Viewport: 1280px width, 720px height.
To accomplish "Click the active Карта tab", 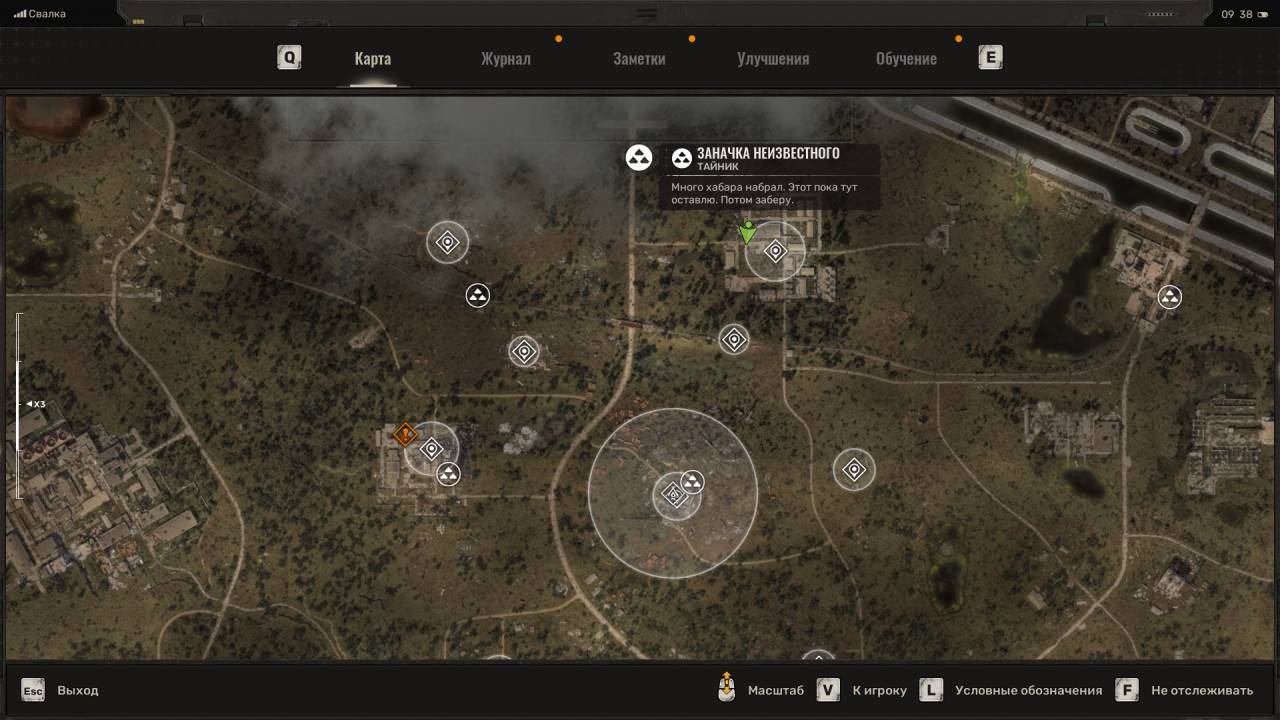I will 372,58.
